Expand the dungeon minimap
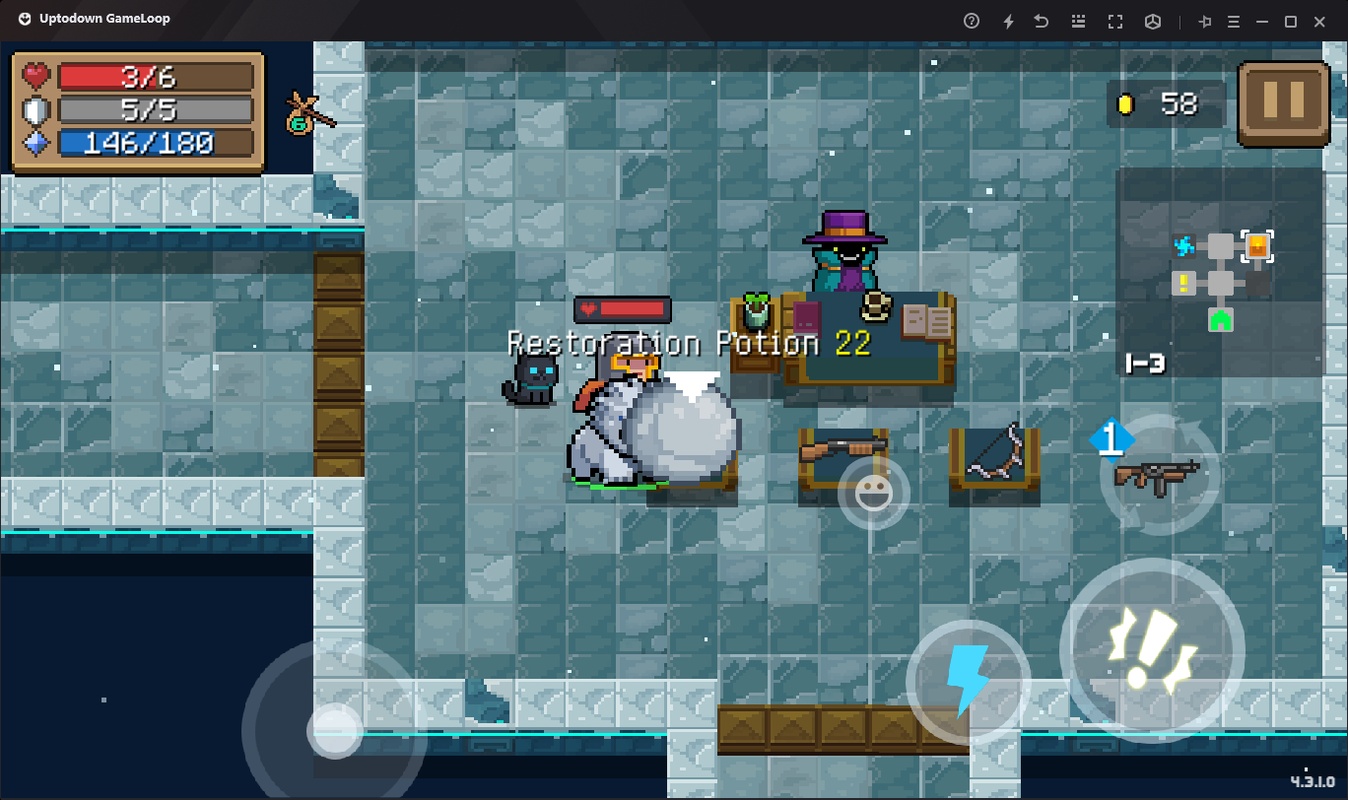 (1220, 272)
